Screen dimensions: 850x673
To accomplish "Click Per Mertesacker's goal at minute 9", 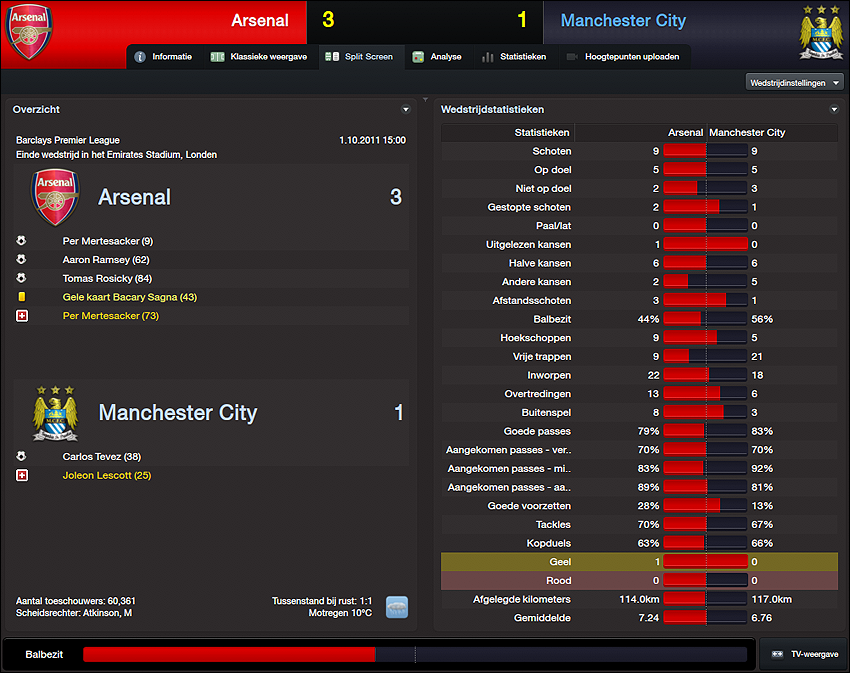I will (x=107, y=241).
